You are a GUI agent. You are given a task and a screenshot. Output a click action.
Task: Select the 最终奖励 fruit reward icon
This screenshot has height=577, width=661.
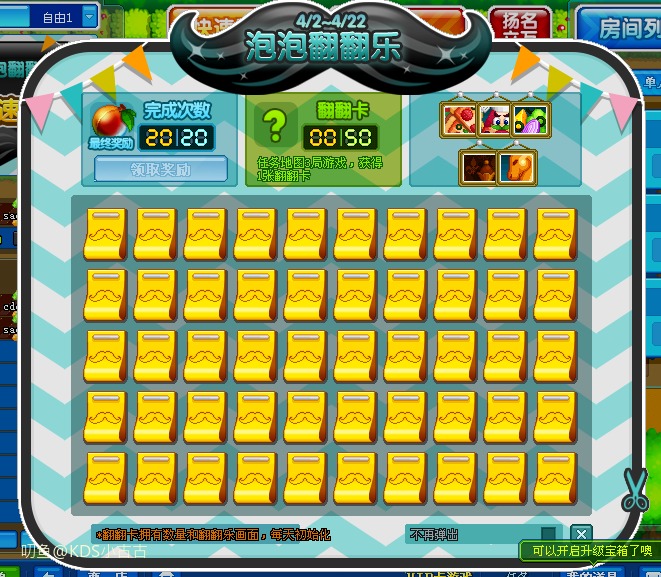[x=106, y=120]
